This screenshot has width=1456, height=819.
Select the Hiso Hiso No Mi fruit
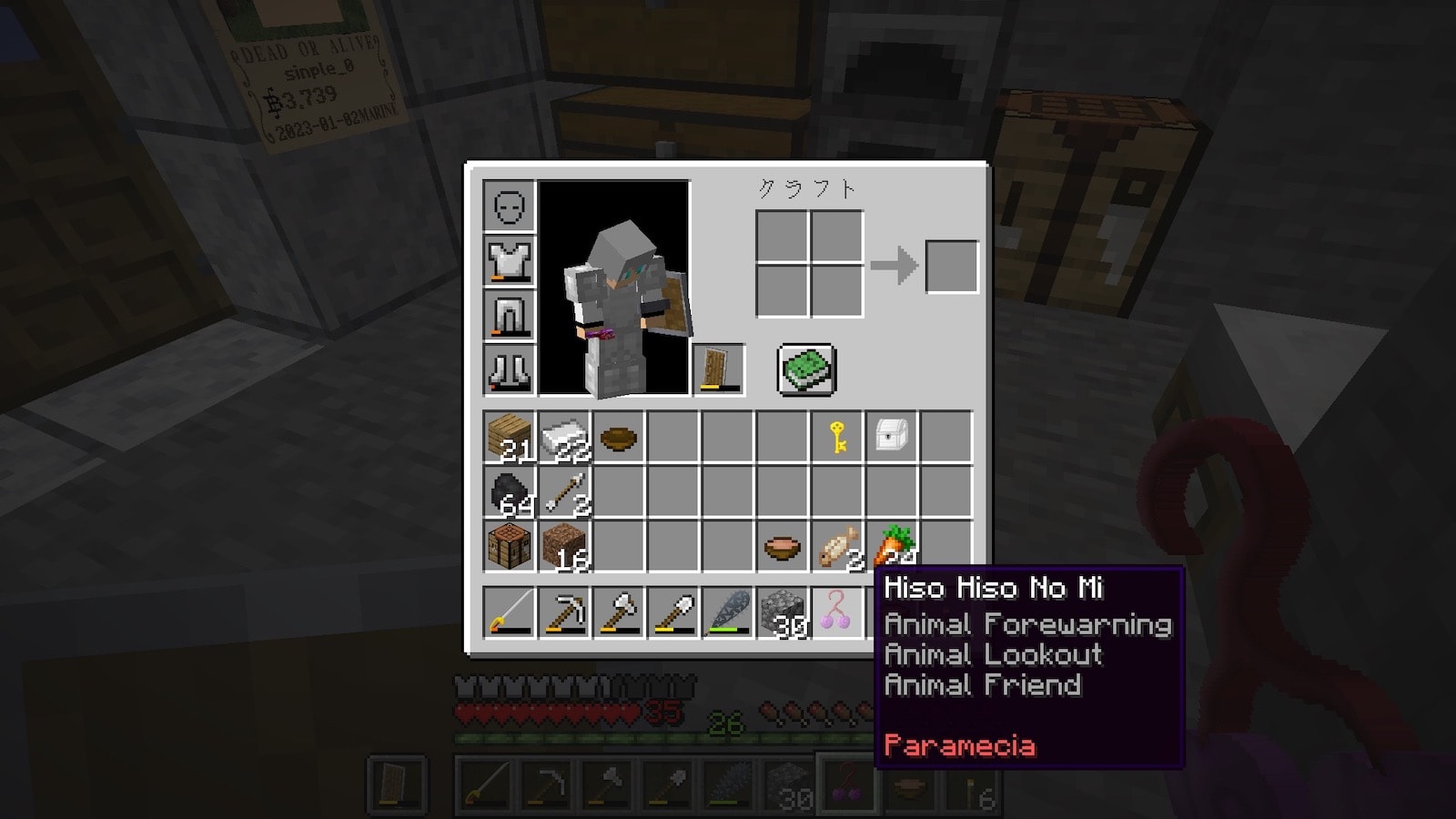837,612
